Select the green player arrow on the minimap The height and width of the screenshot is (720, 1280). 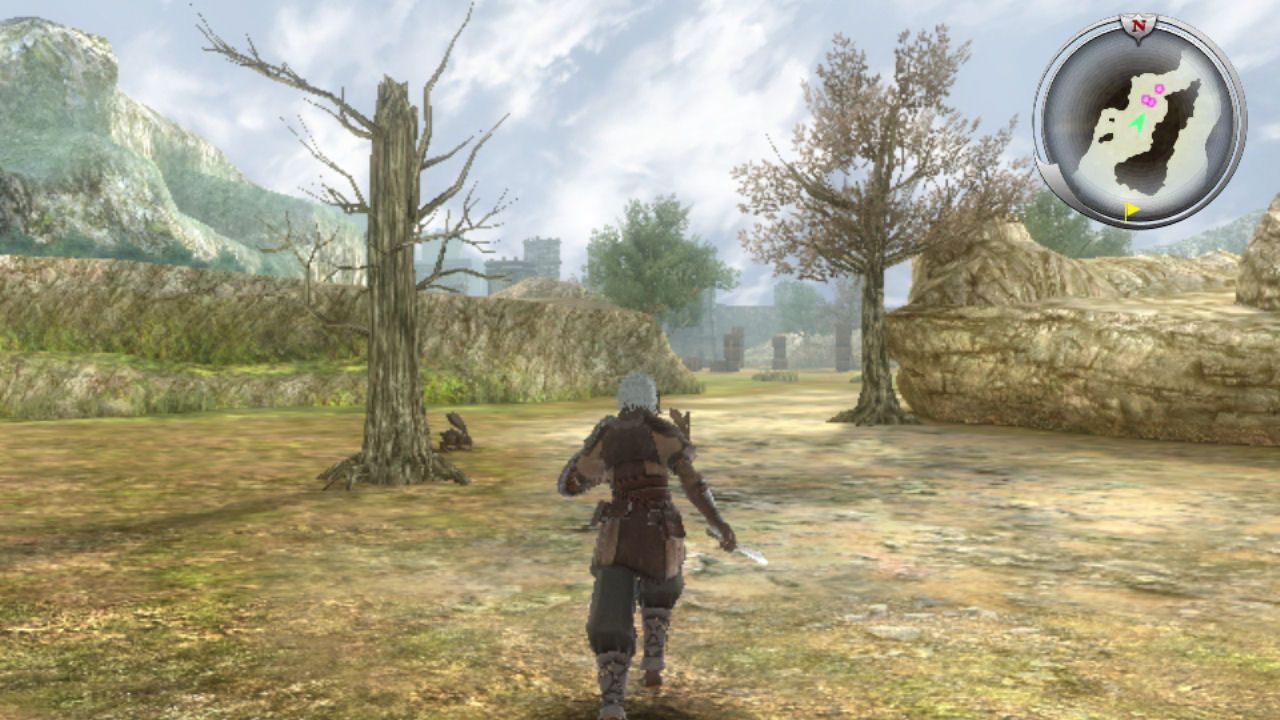[x=1138, y=123]
